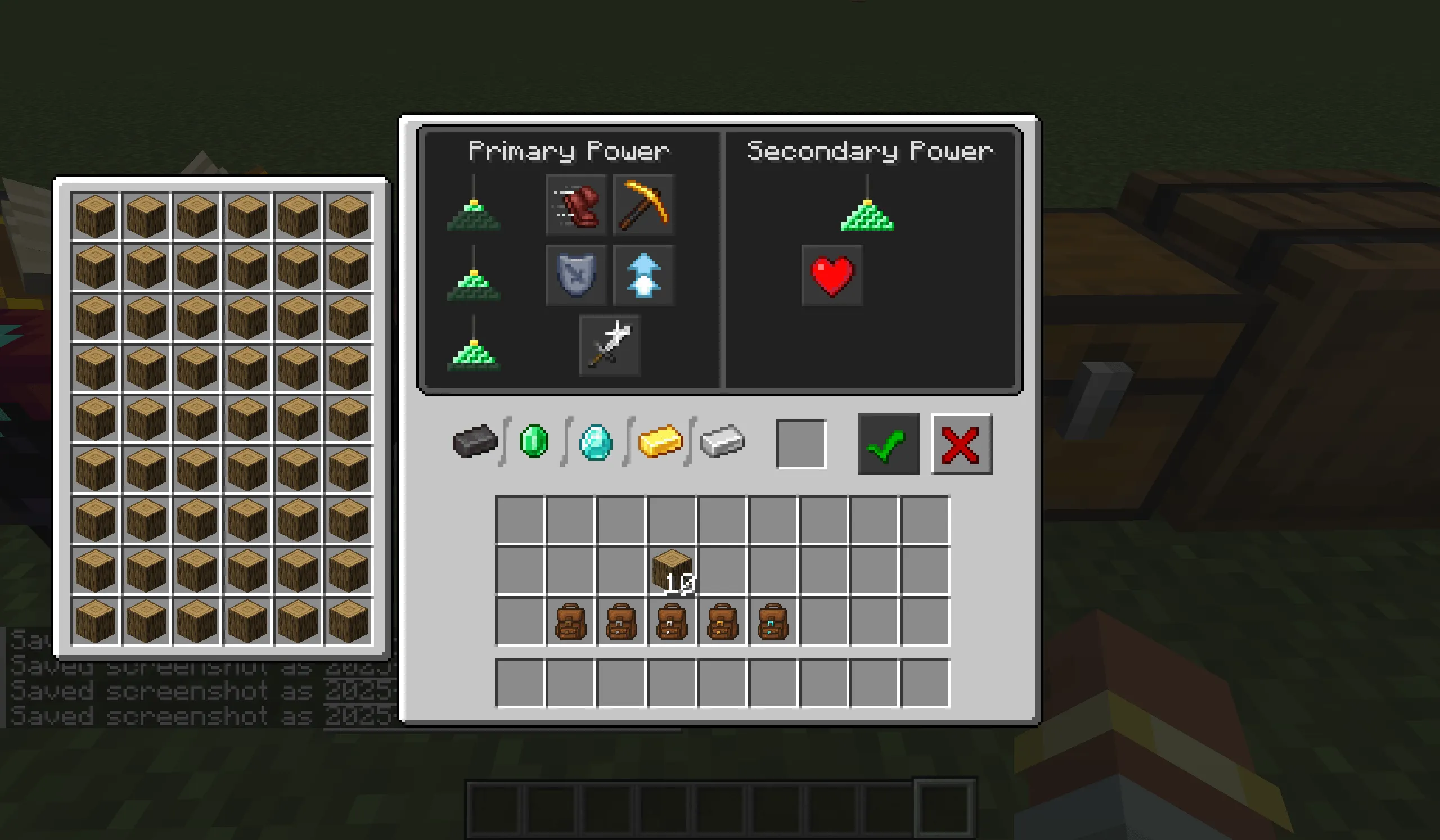Viewport: 1440px width, 840px height.
Task: Select the iron ingot cost icon
Action: tap(722, 441)
